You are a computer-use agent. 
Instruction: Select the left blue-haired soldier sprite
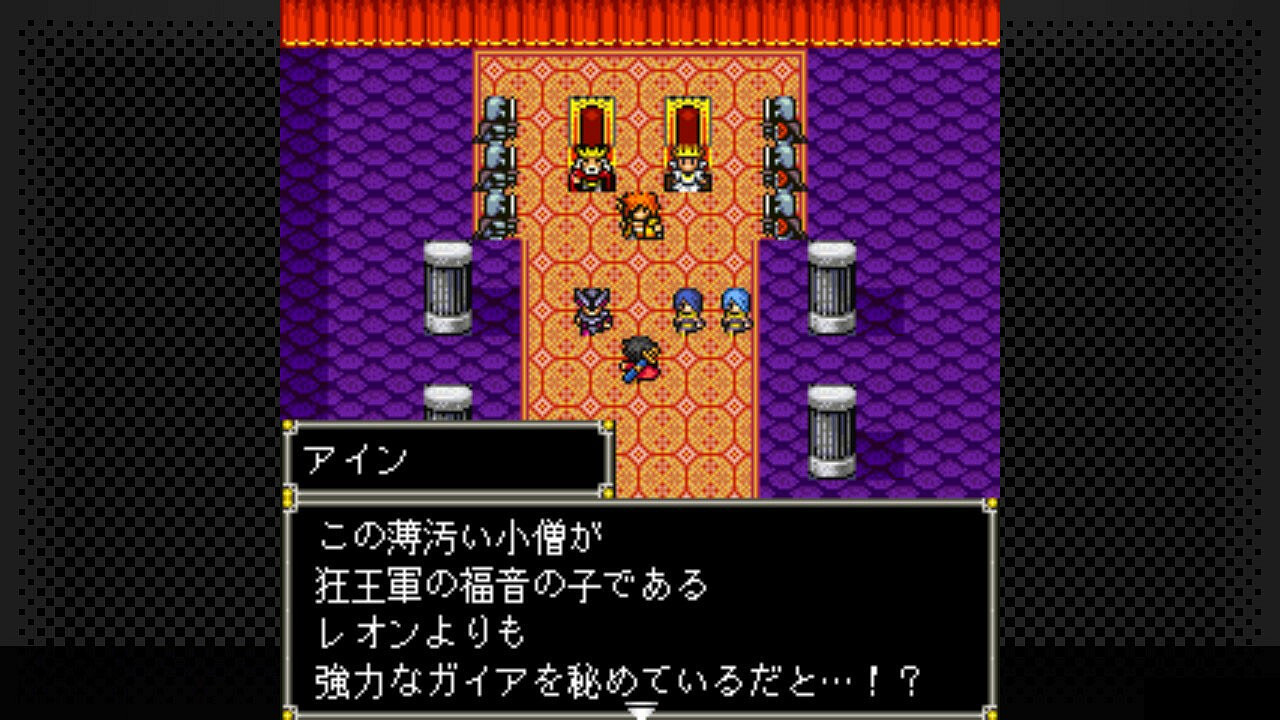(x=686, y=312)
